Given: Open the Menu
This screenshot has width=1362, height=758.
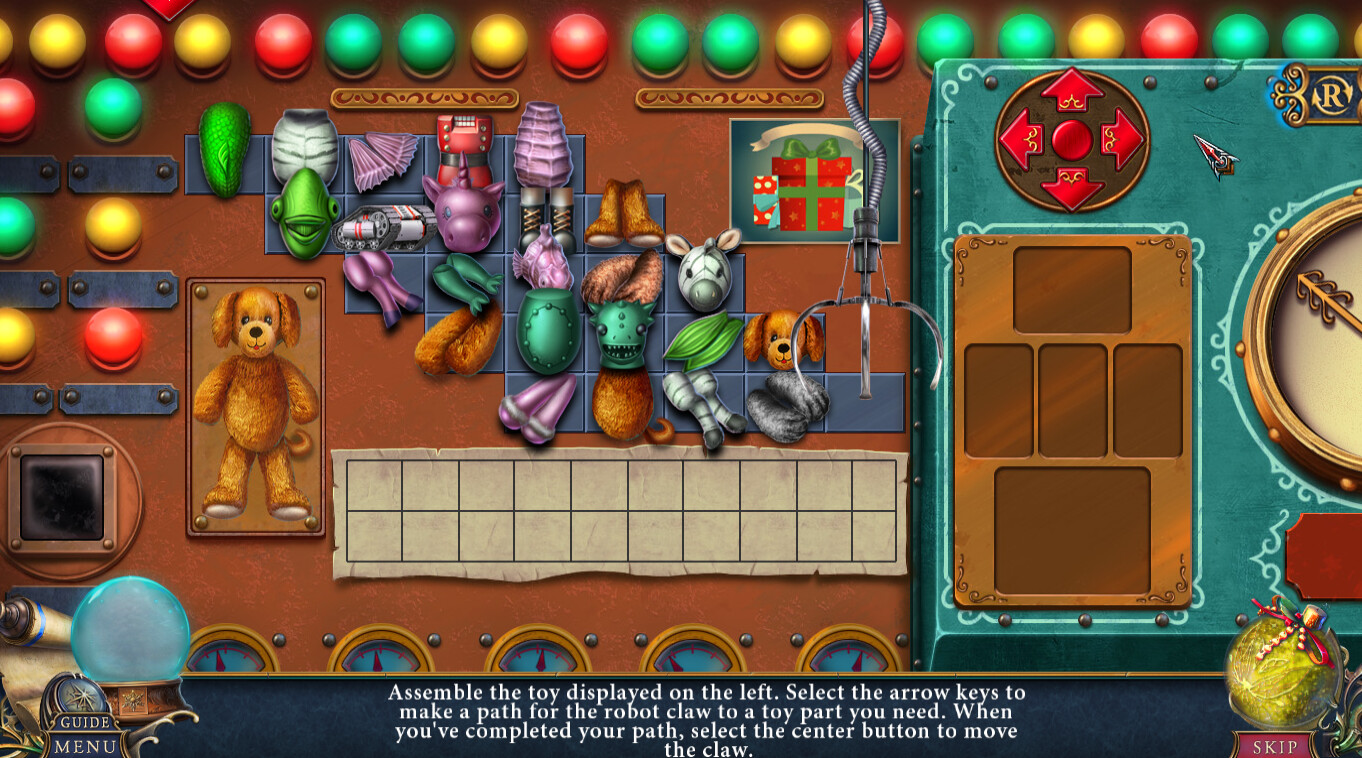Looking at the screenshot, I should click(x=83, y=744).
